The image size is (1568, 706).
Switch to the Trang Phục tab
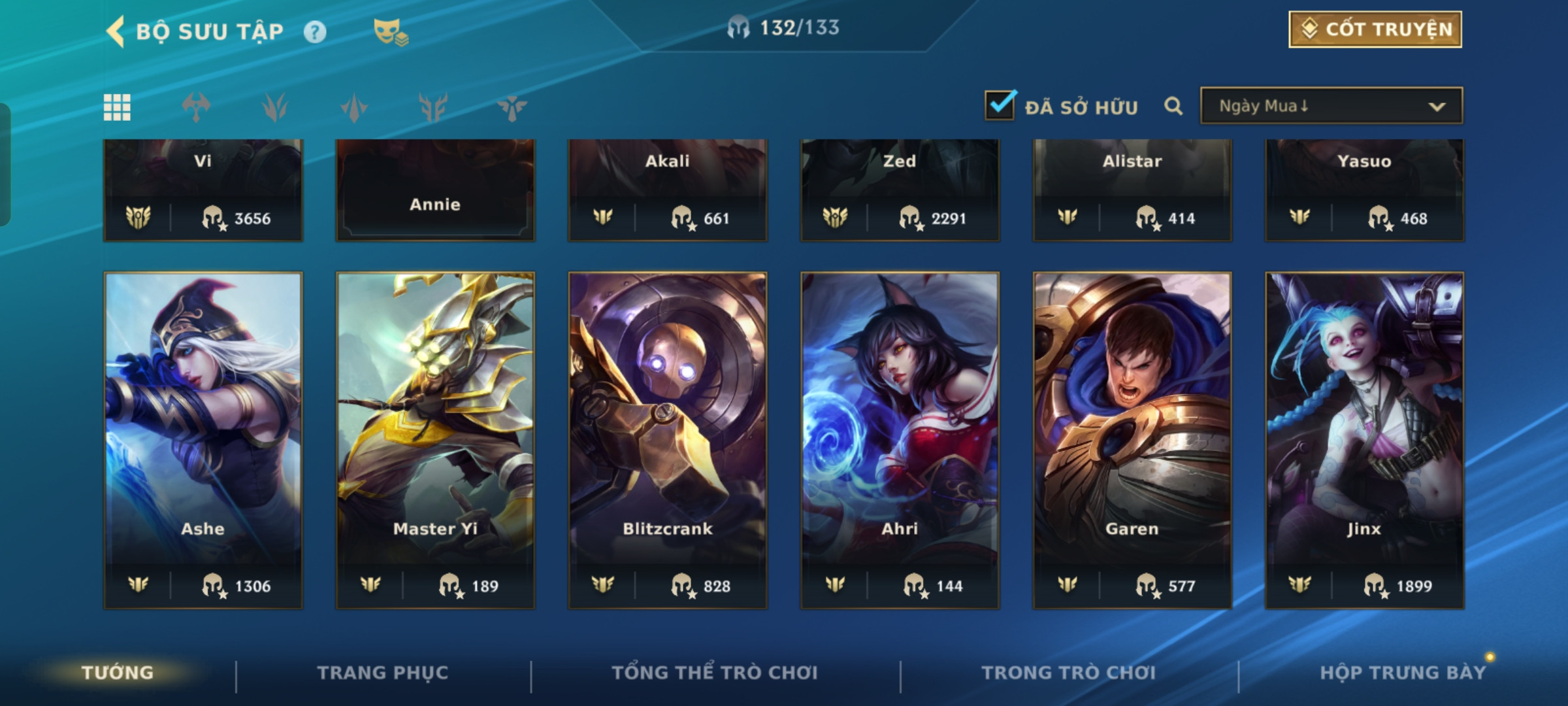point(383,673)
